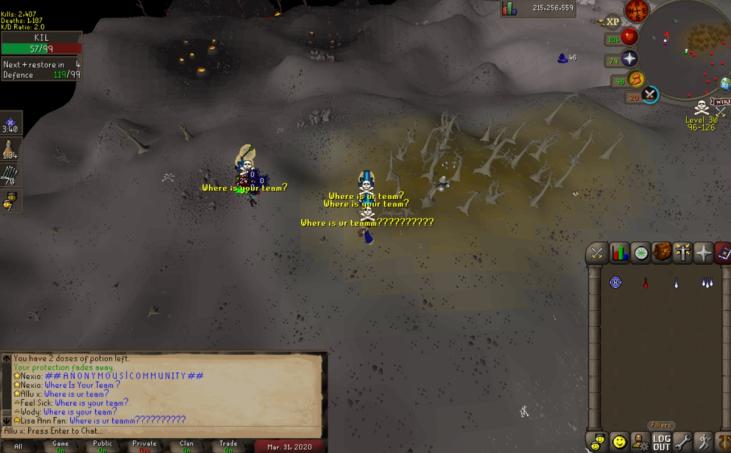Click the Log Out button
Viewport: 731px width, 453px height.
coord(661,440)
